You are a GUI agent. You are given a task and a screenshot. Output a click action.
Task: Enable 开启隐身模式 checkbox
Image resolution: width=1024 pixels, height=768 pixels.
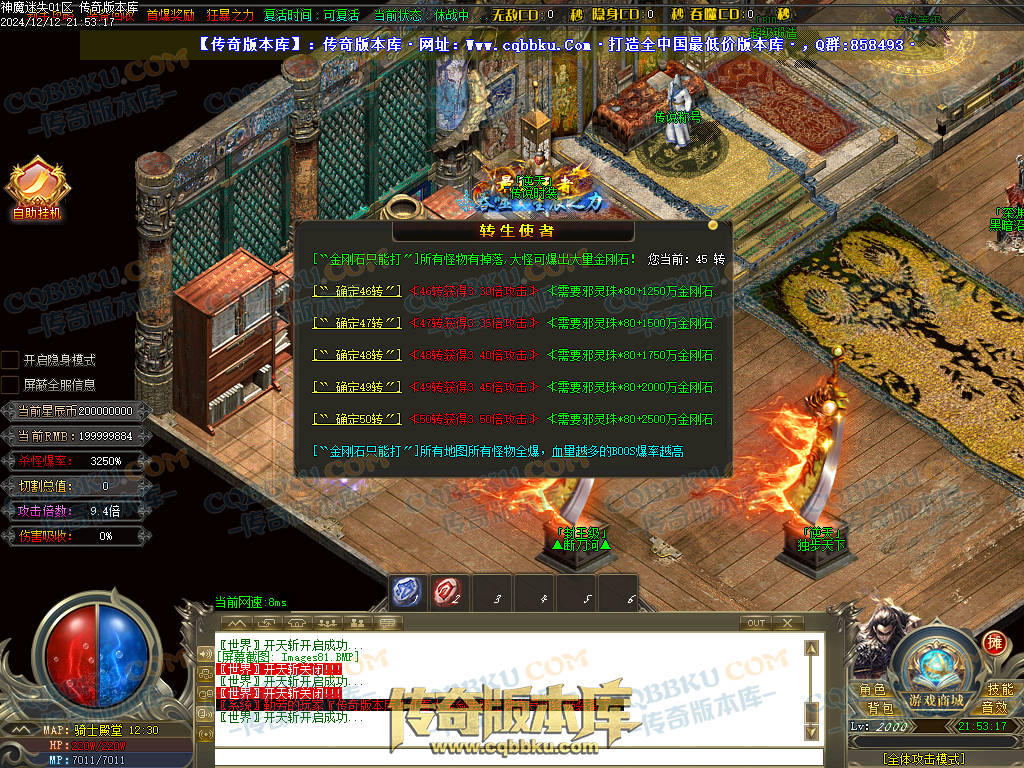click(x=10, y=359)
